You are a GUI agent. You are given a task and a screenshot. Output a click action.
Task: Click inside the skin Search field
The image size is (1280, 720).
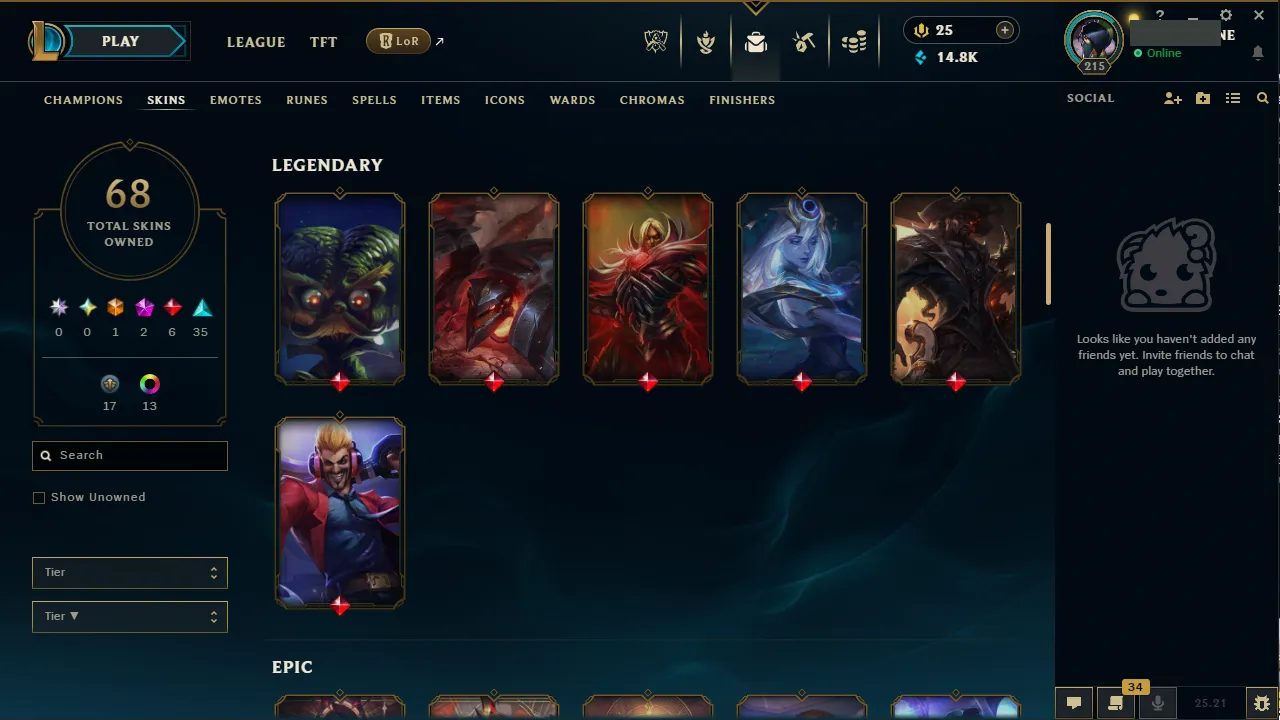129,455
